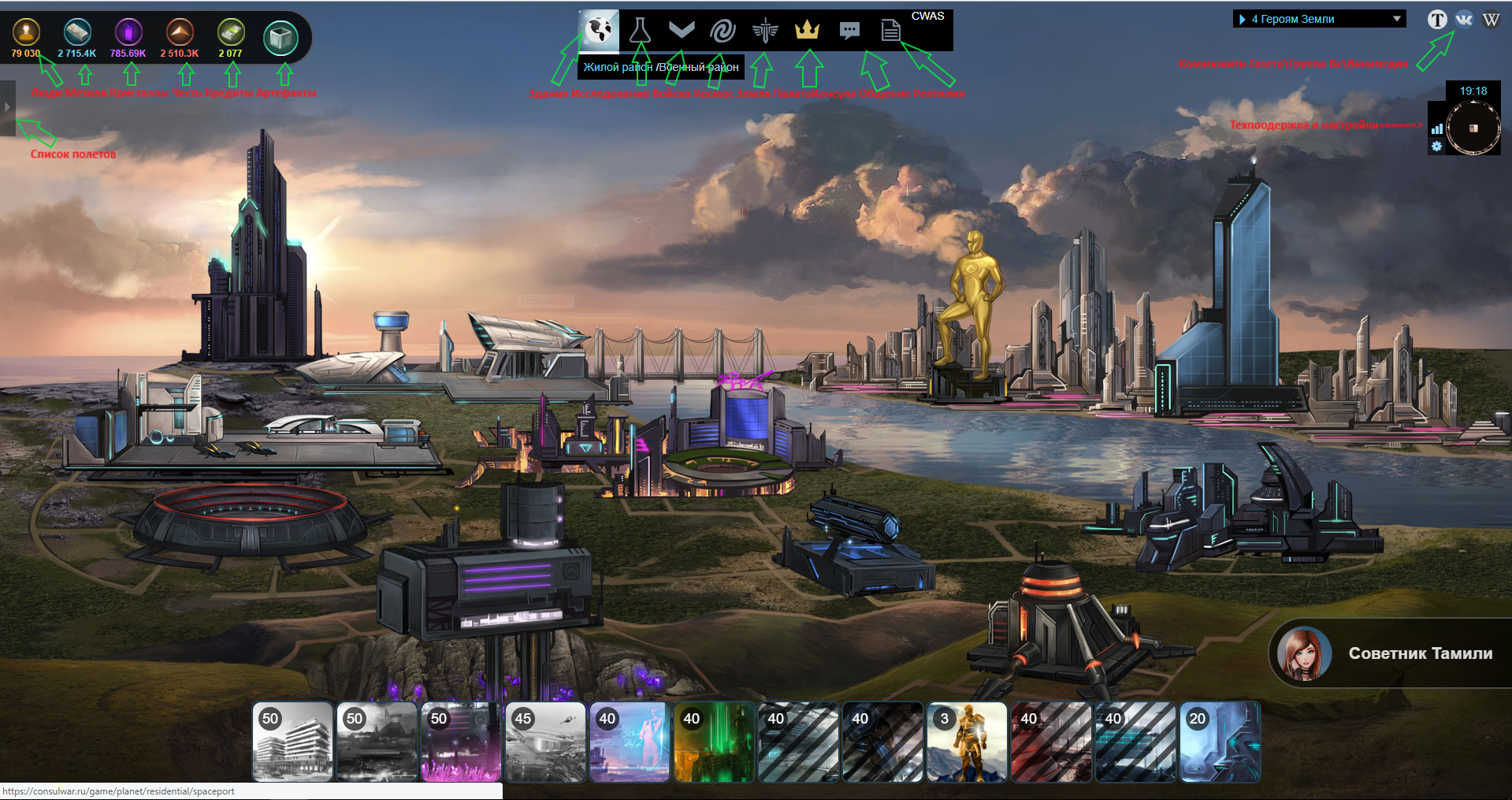The height and width of the screenshot is (800, 1512).
Task: Select the golden hero statue building card
Action: (968, 742)
